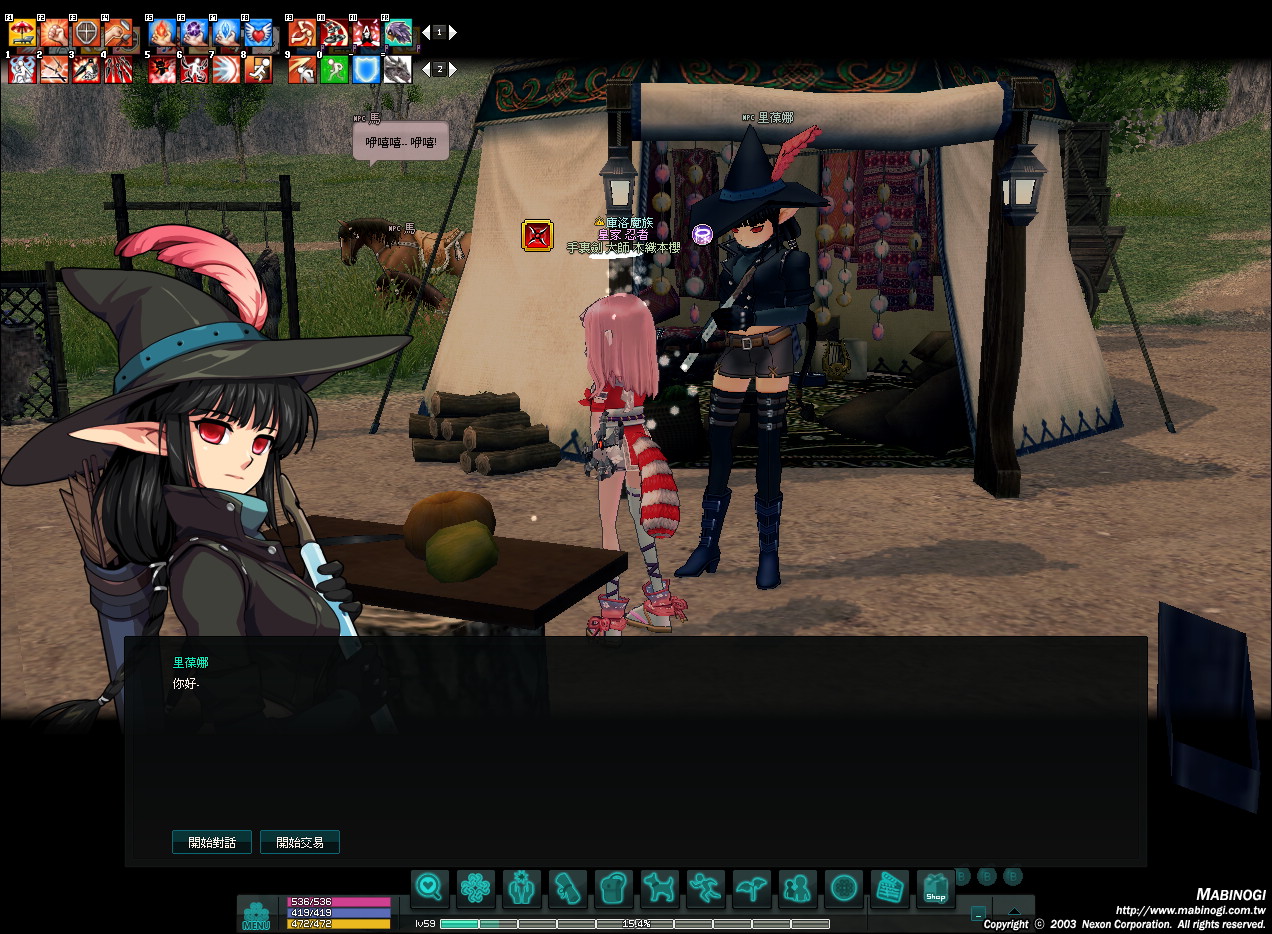Open the two-people friends icon
The width and height of the screenshot is (1272, 934).
click(x=797, y=888)
